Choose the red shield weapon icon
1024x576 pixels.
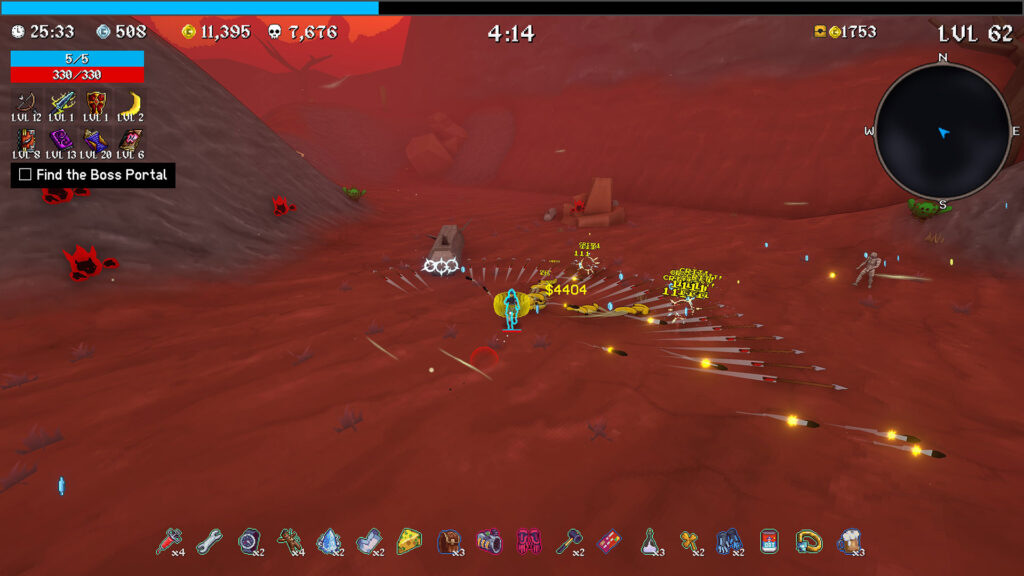96,102
